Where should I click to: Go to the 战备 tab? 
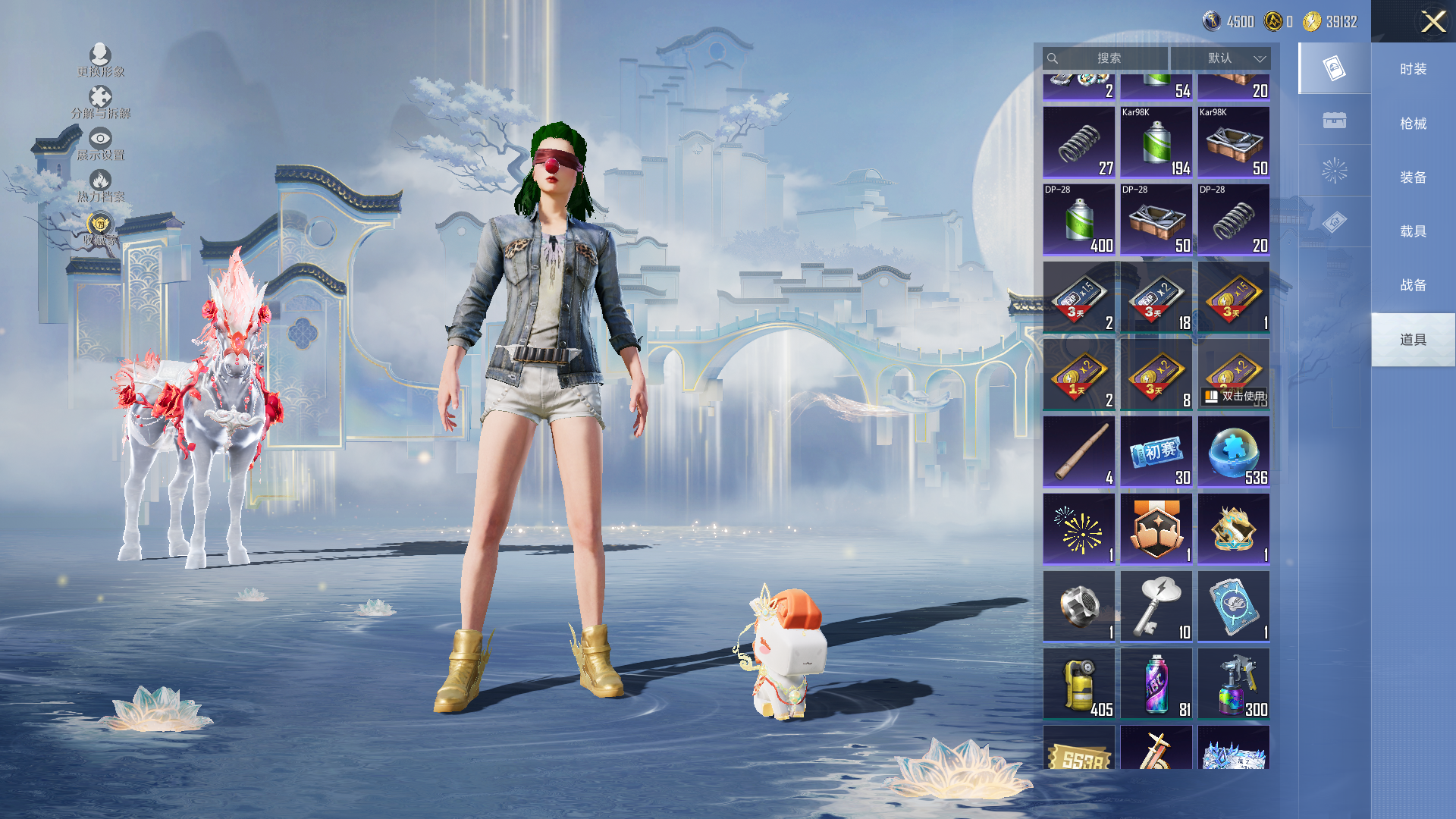click(1413, 285)
